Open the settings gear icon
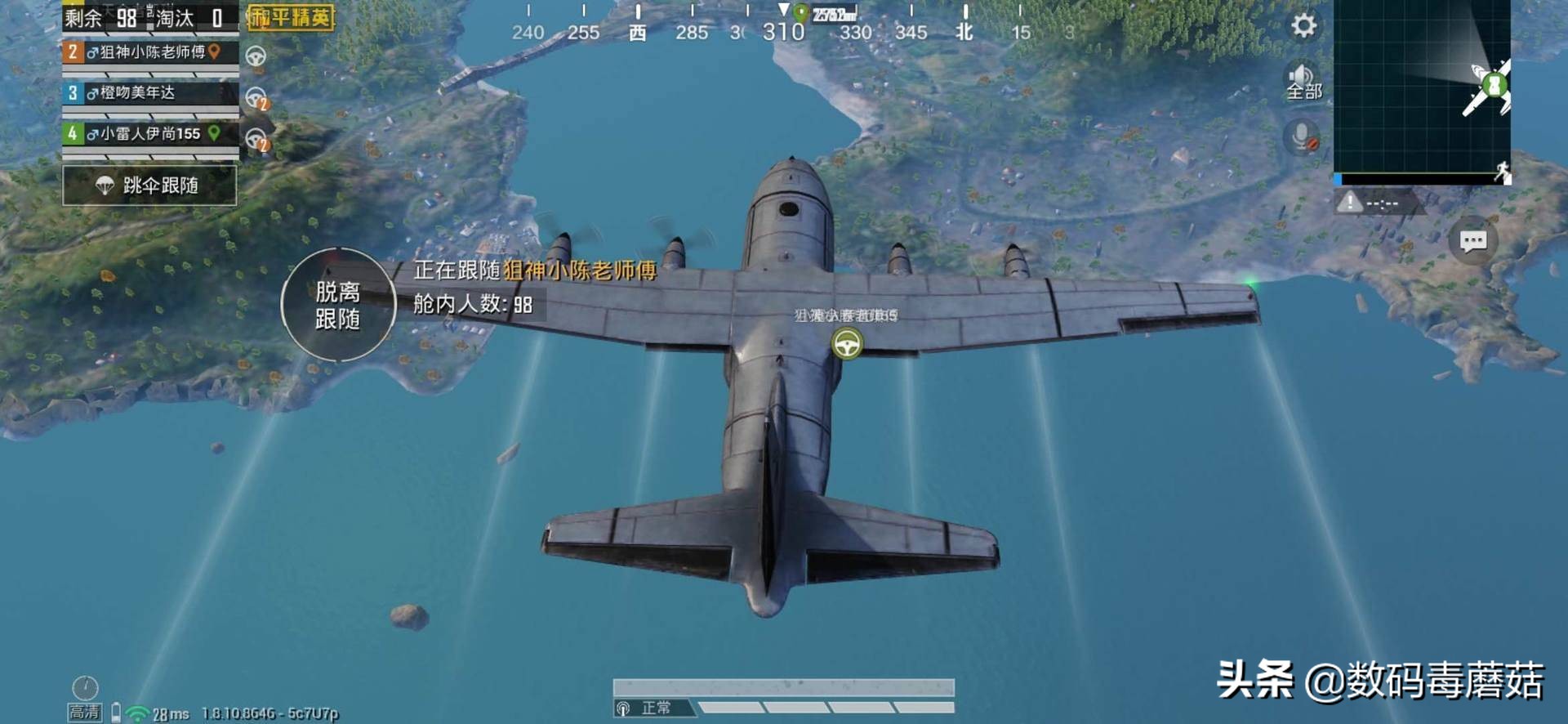The image size is (1568, 724). tap(1303, 25)
